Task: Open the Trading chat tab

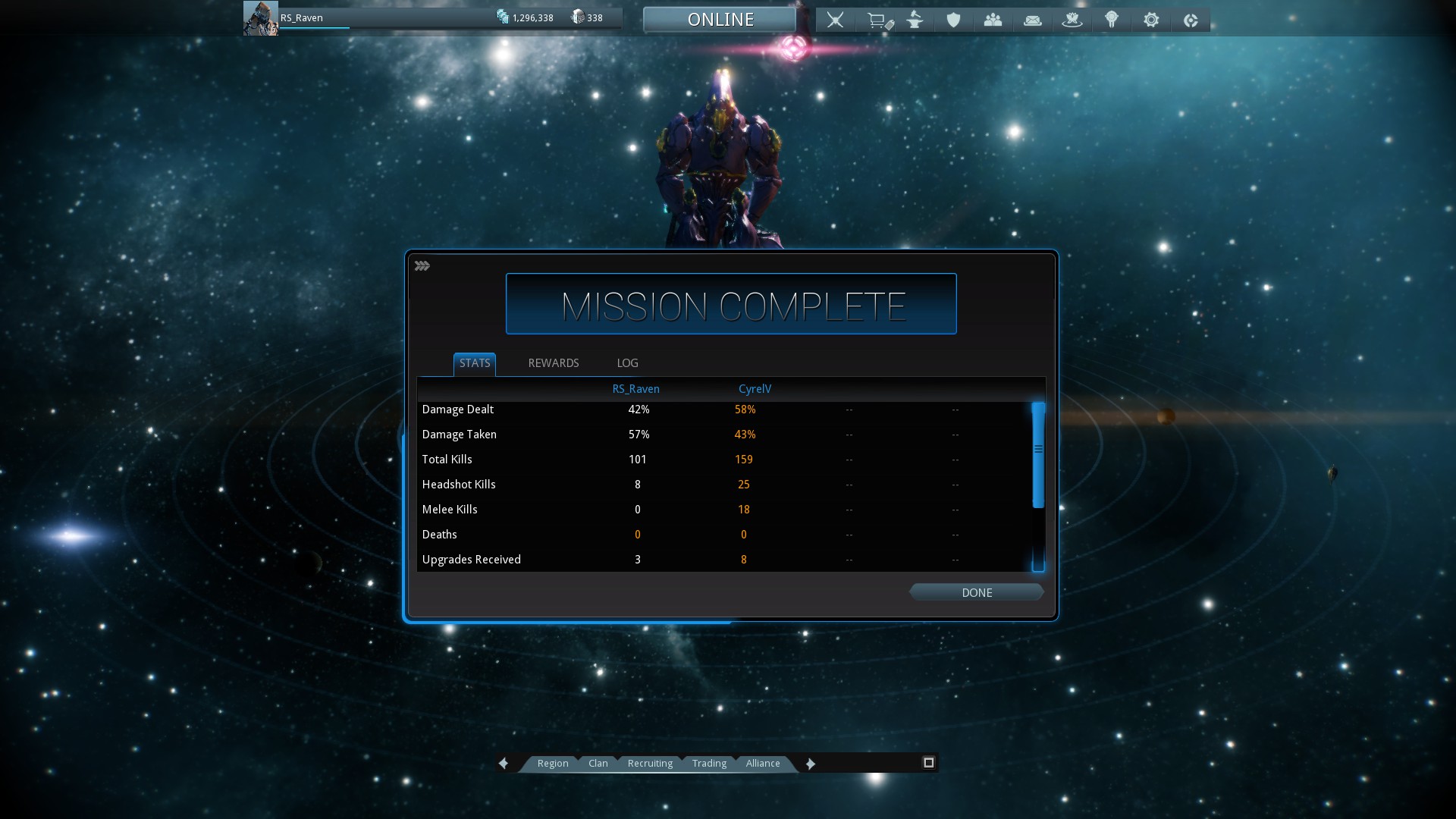Action: [x=709, y=764]
